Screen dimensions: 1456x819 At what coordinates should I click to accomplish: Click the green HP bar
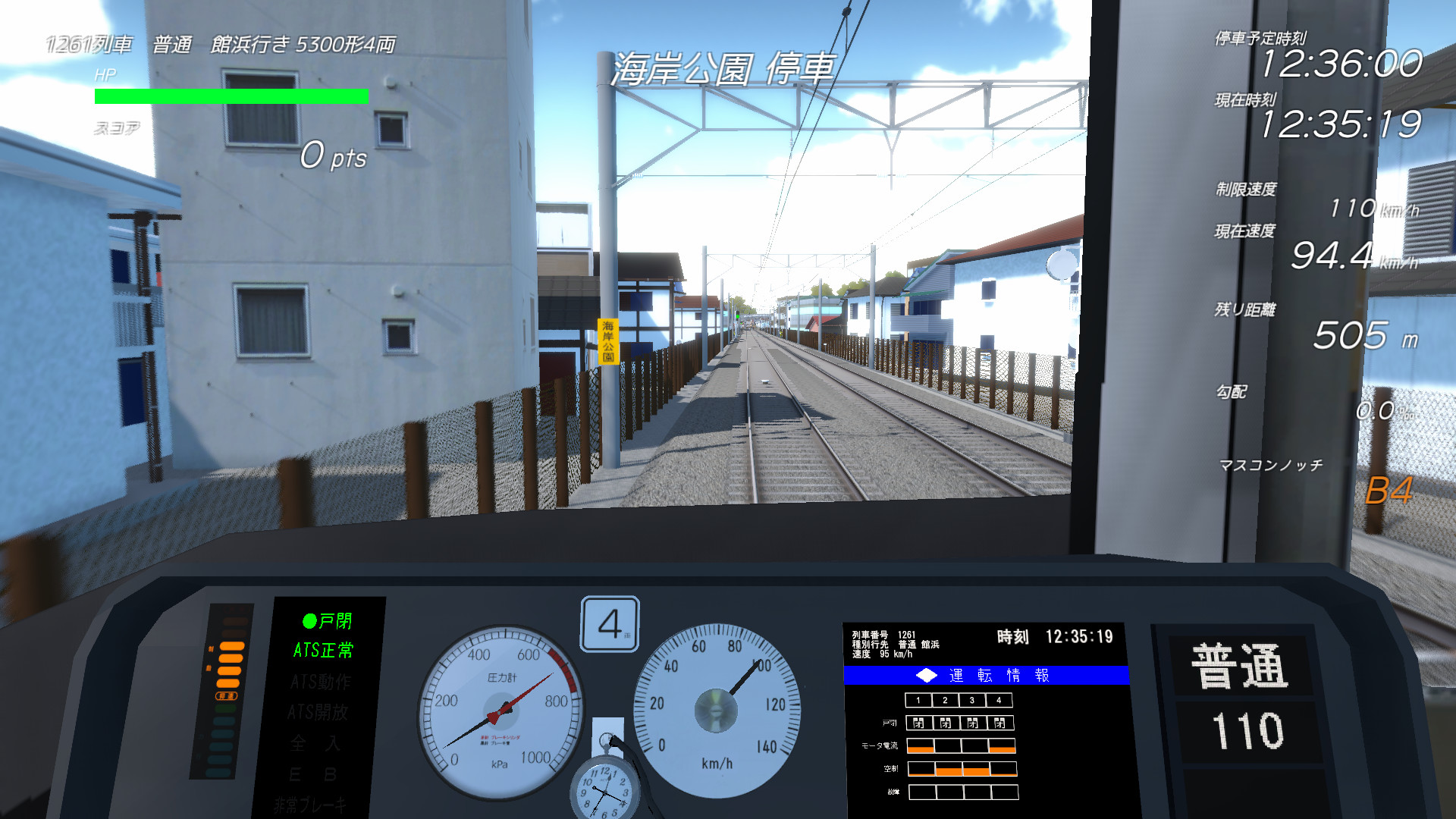230,96
